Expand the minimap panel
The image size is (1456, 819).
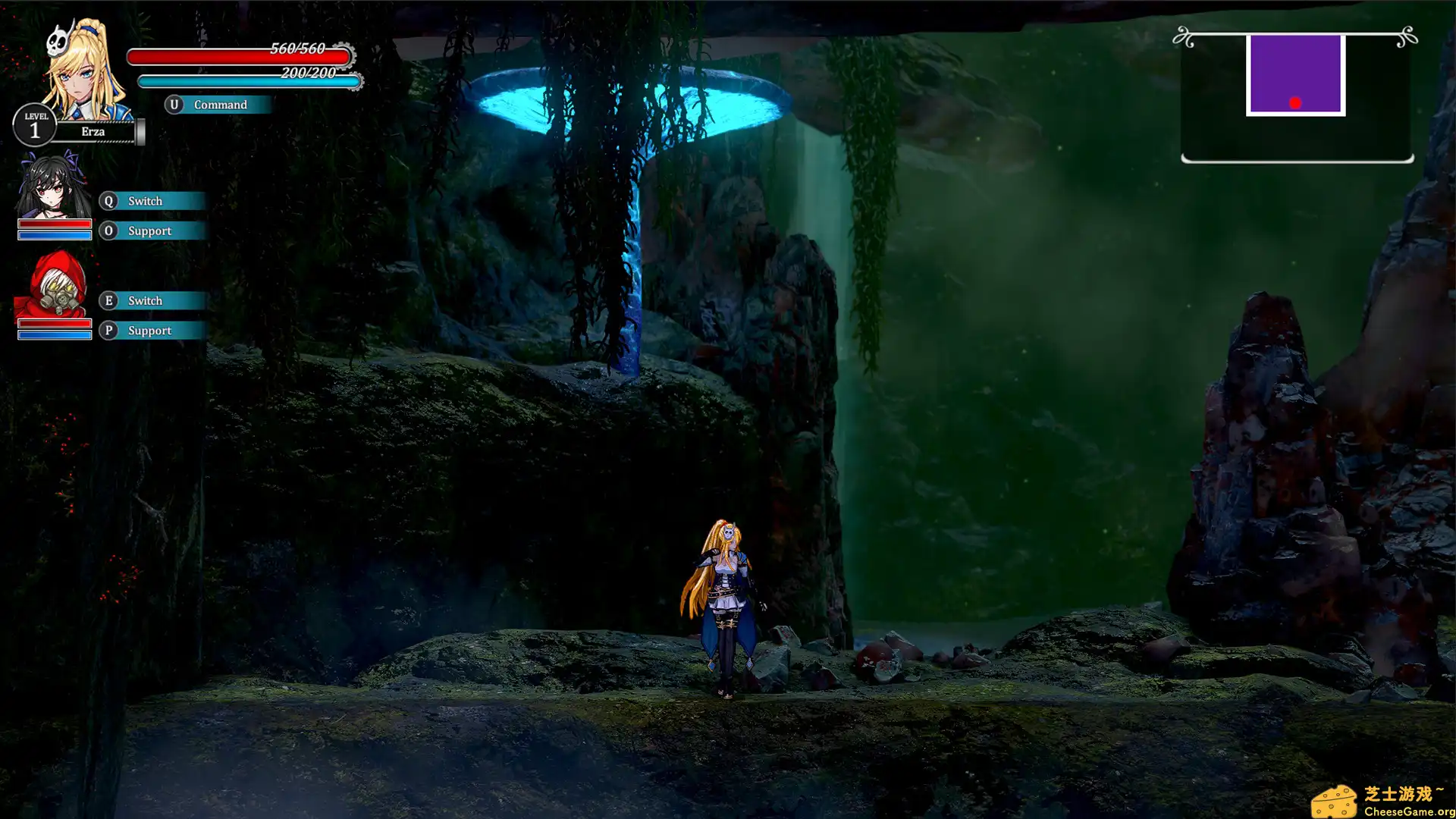1295,95
